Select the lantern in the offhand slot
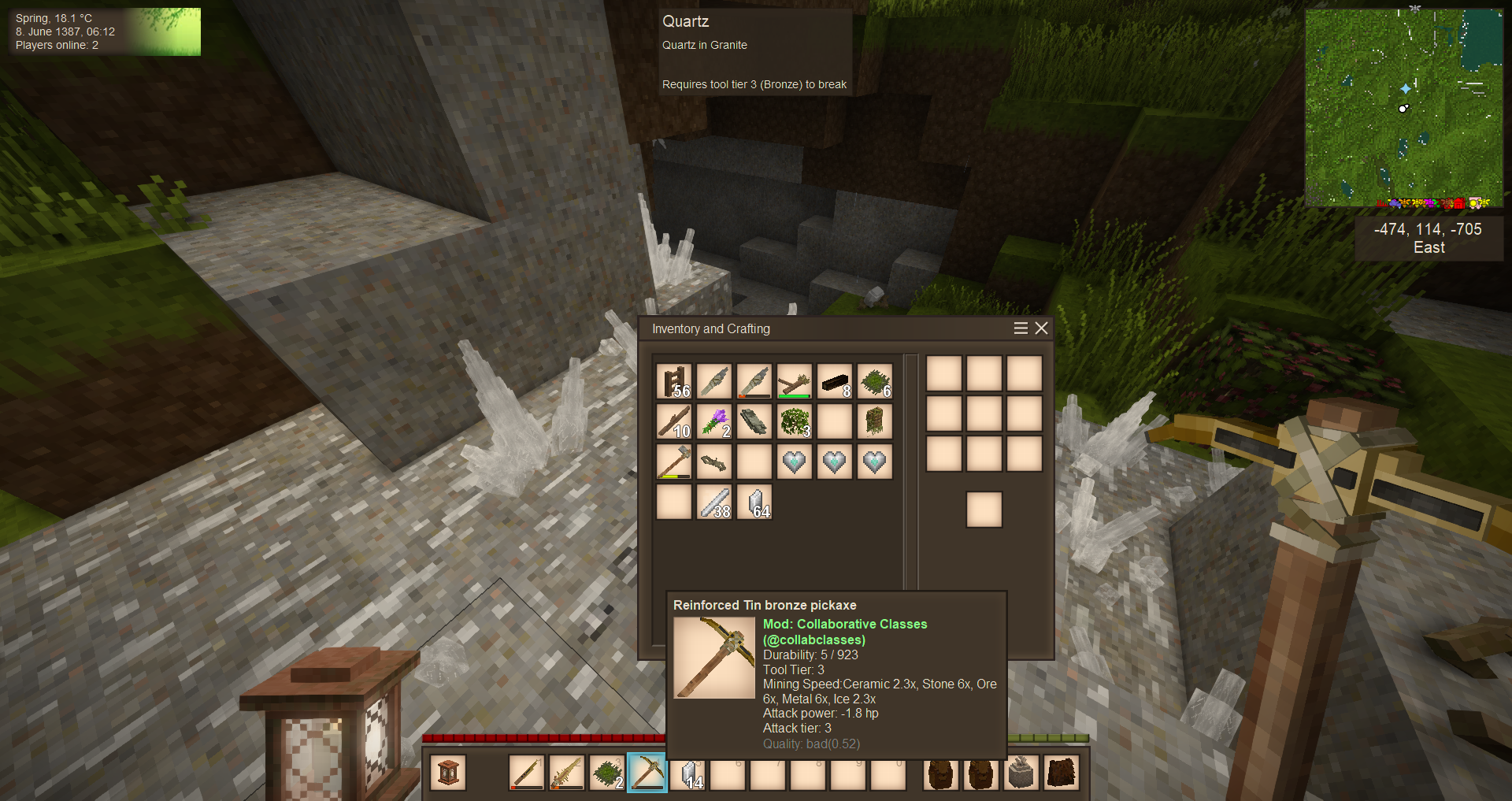1512x801 pixels. (448, 773)
